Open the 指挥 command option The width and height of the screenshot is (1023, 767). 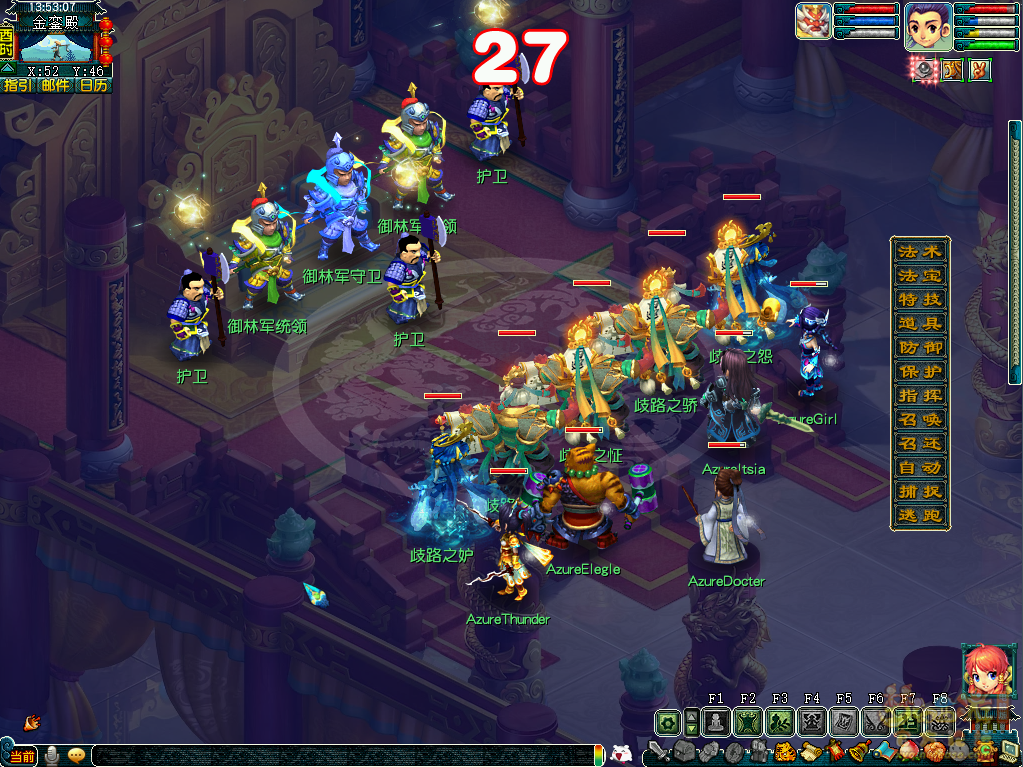tap(920, 396)
